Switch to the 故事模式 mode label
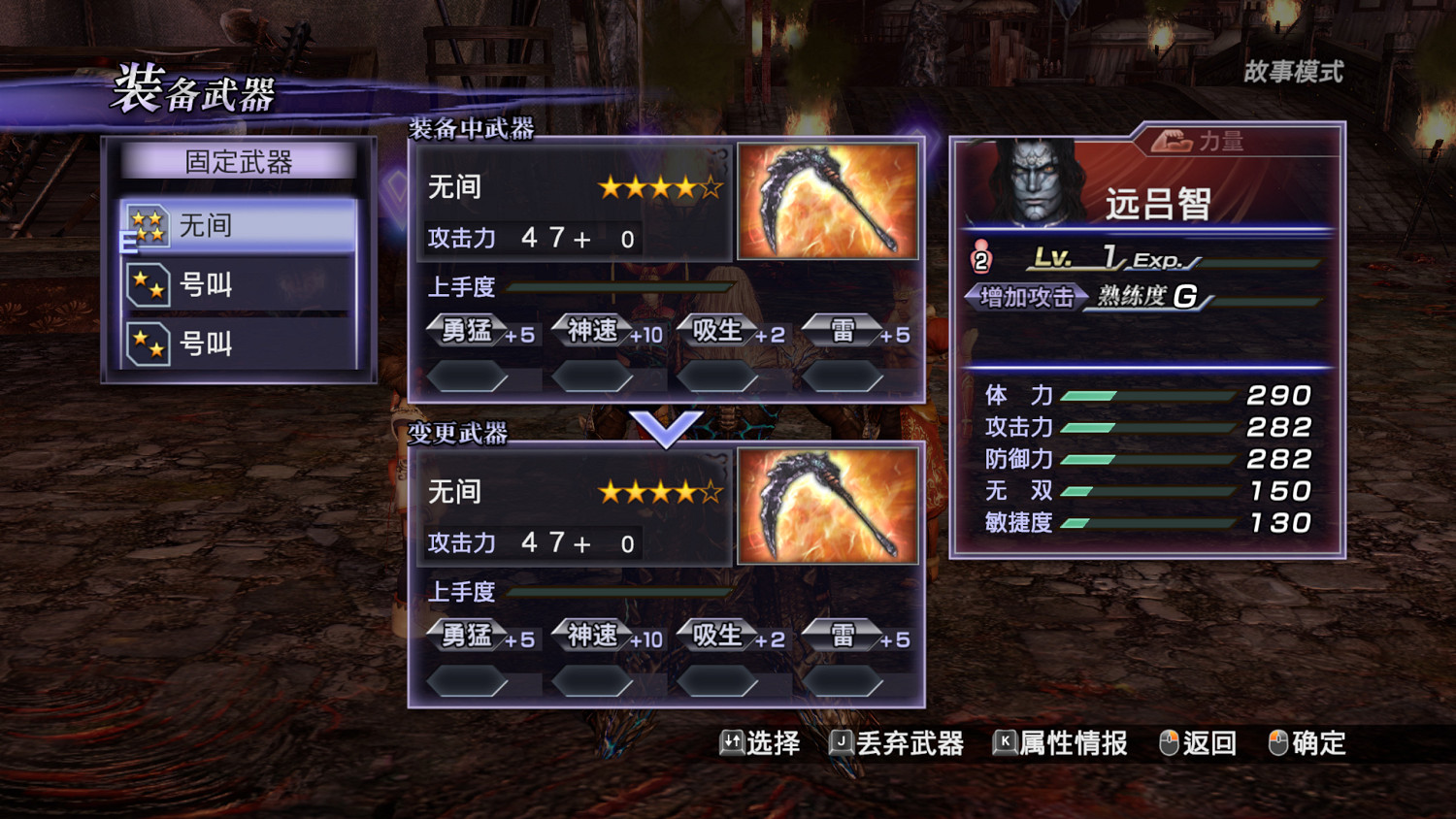Screen dimensions: 1456x819 pos(1293,72)
